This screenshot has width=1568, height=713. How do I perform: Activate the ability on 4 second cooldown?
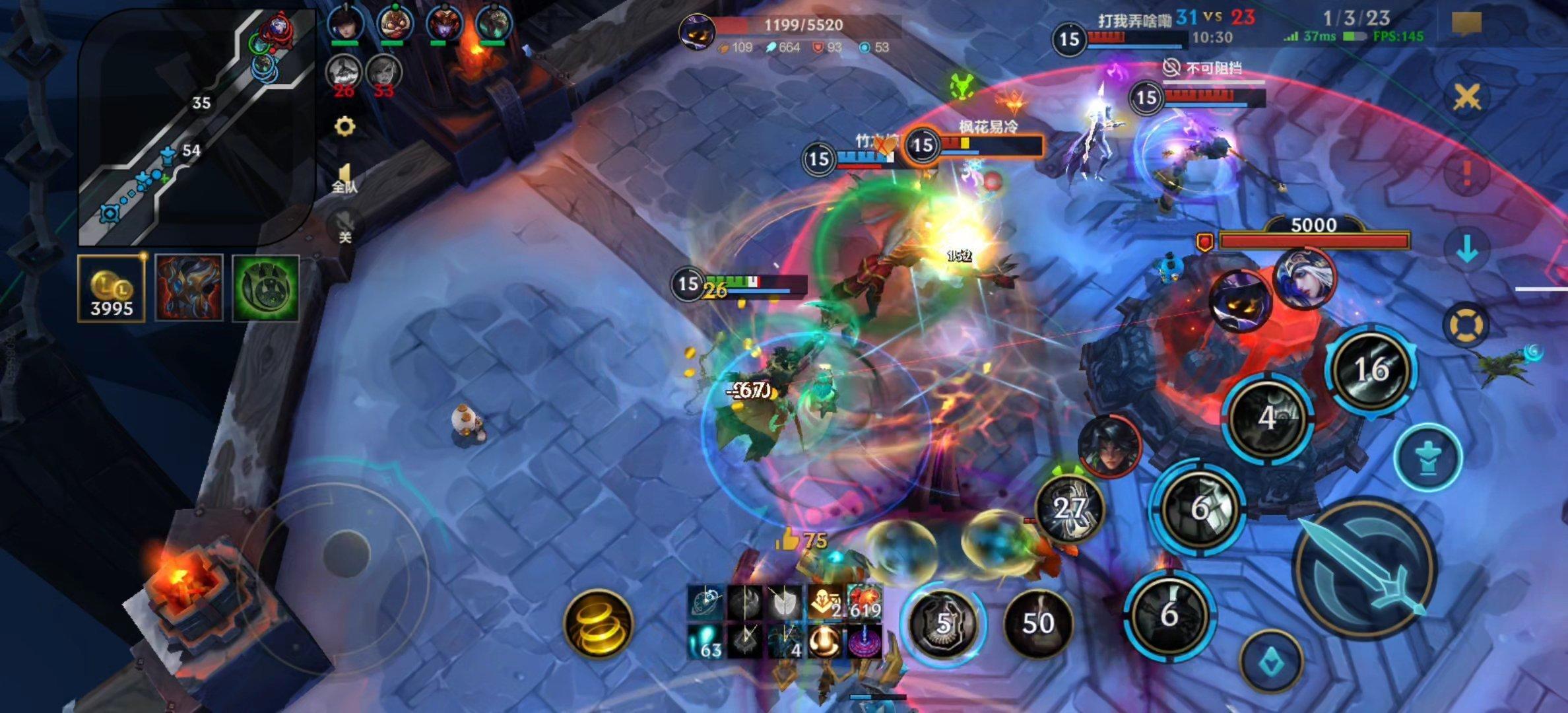tap(1268, 417)
